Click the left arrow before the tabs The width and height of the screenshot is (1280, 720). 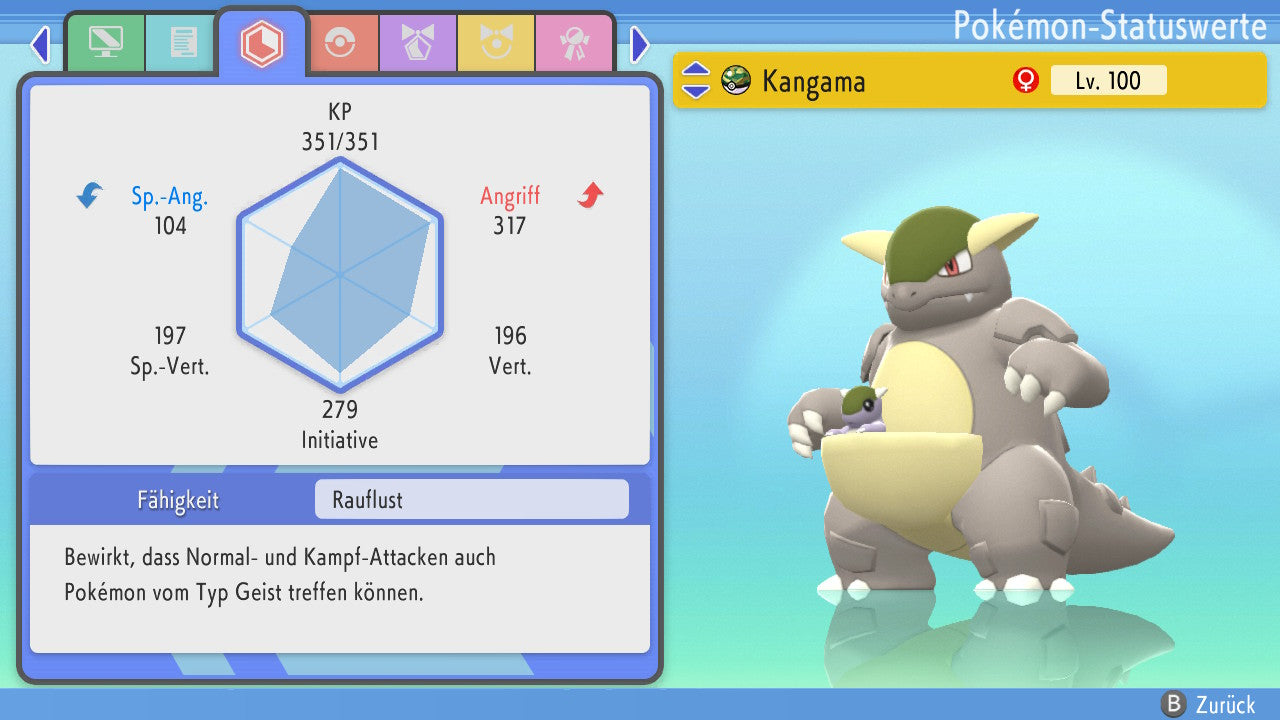pyautogui.click(x=40, y=45)
